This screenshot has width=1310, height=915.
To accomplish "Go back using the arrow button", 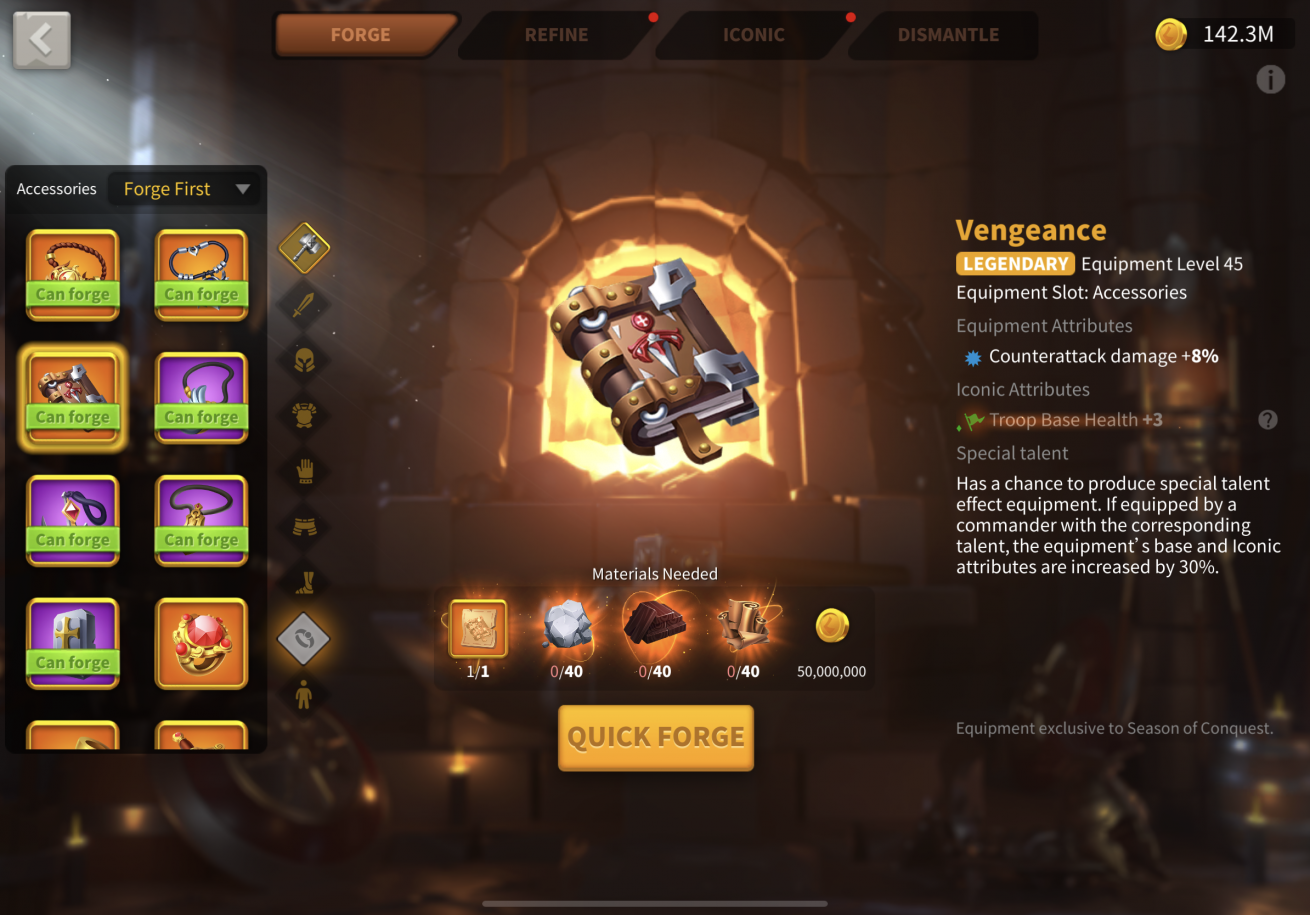I will coord(42,40).
